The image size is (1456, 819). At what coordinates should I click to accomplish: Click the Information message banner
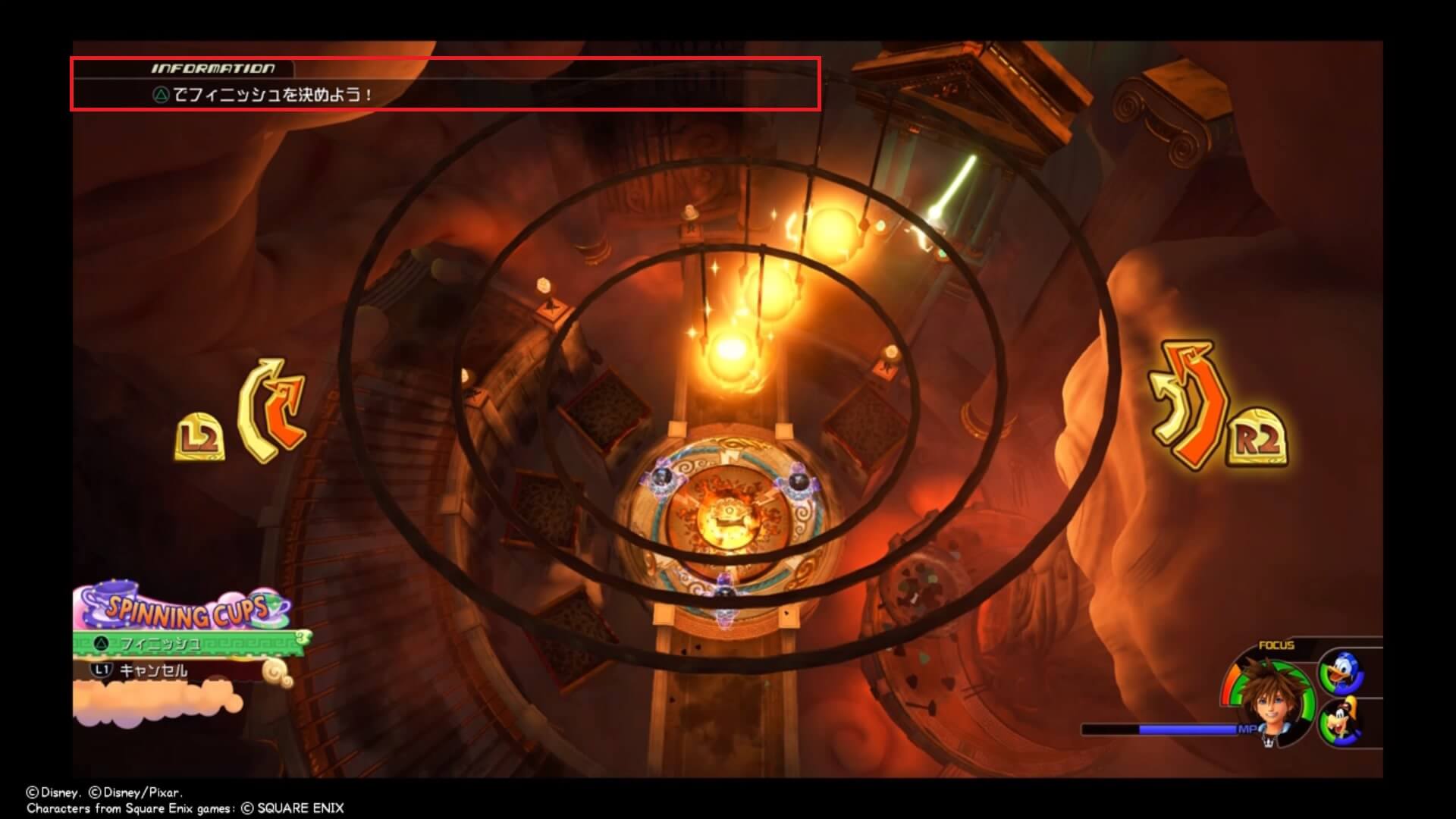(x=444, y=84)
